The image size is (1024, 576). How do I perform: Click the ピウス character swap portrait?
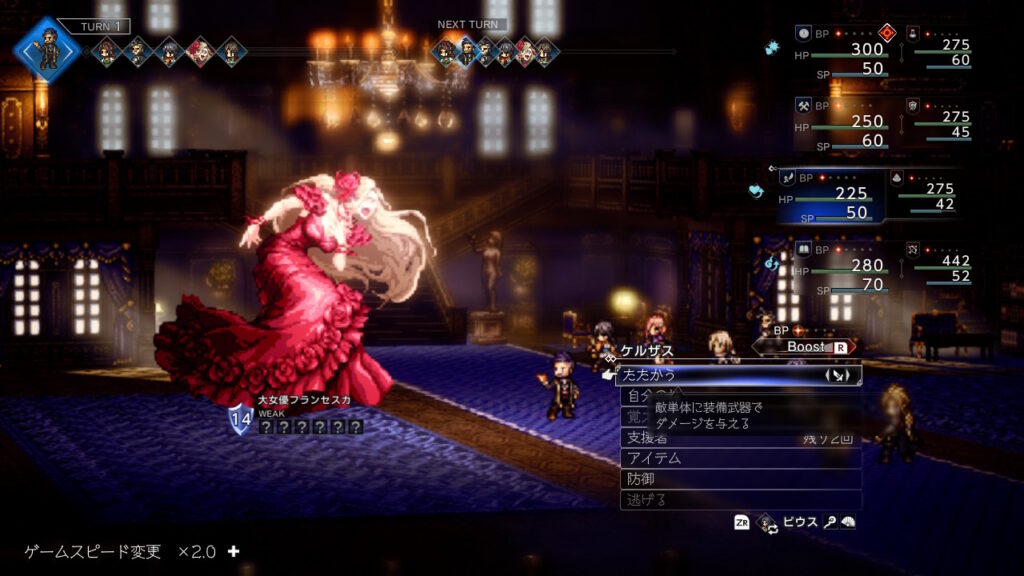click(768, 522)
